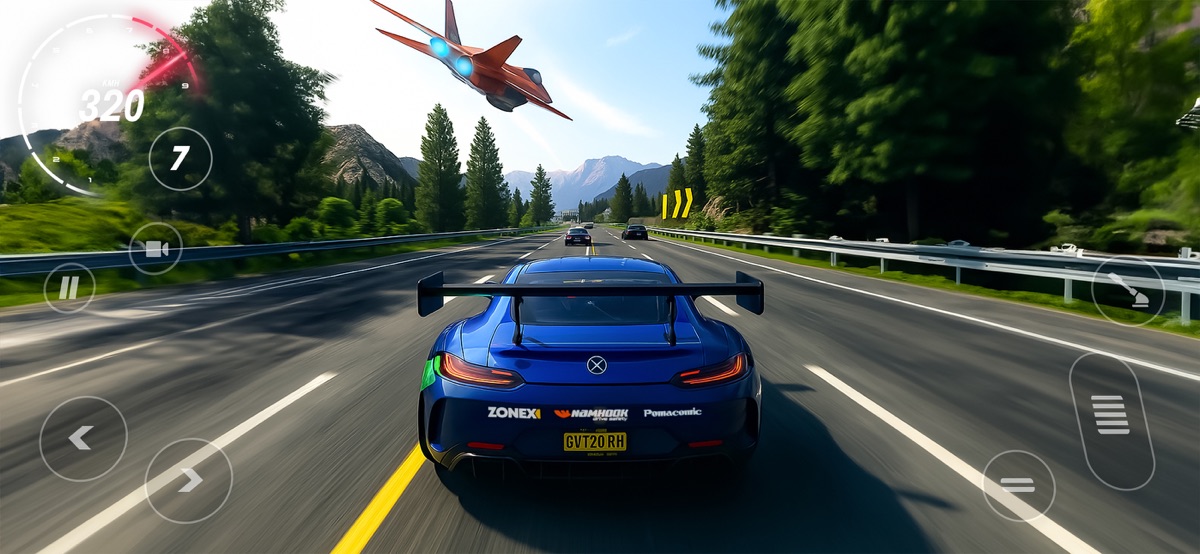
Task: Pull the handbrake lever button
Action: 1128,291
